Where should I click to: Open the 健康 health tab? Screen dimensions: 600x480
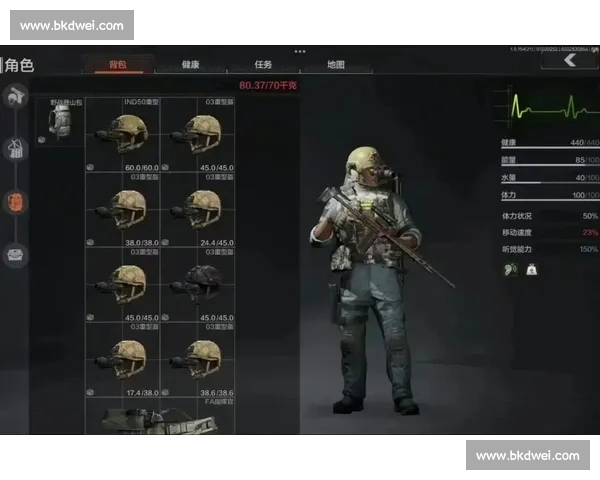click(x=191, y=65)
